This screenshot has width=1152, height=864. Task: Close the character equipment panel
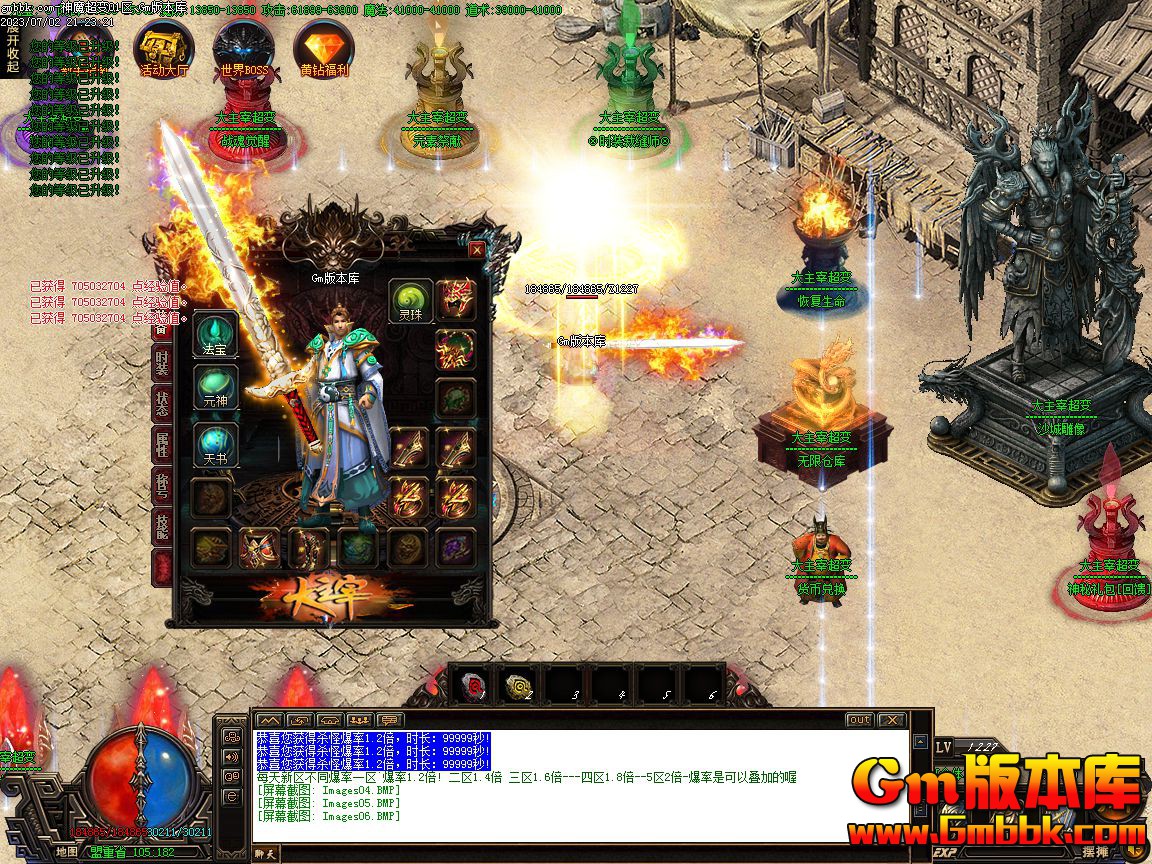[477, 250]
